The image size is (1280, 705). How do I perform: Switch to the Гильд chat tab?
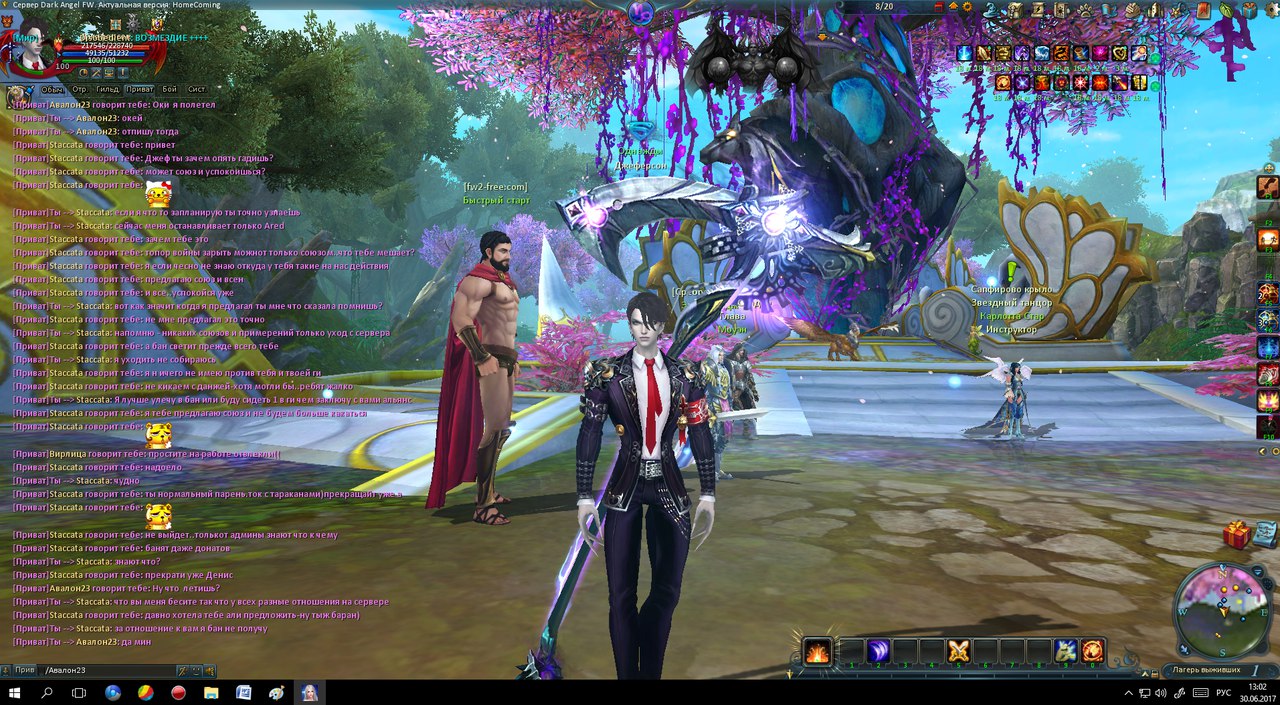point(107,89)
